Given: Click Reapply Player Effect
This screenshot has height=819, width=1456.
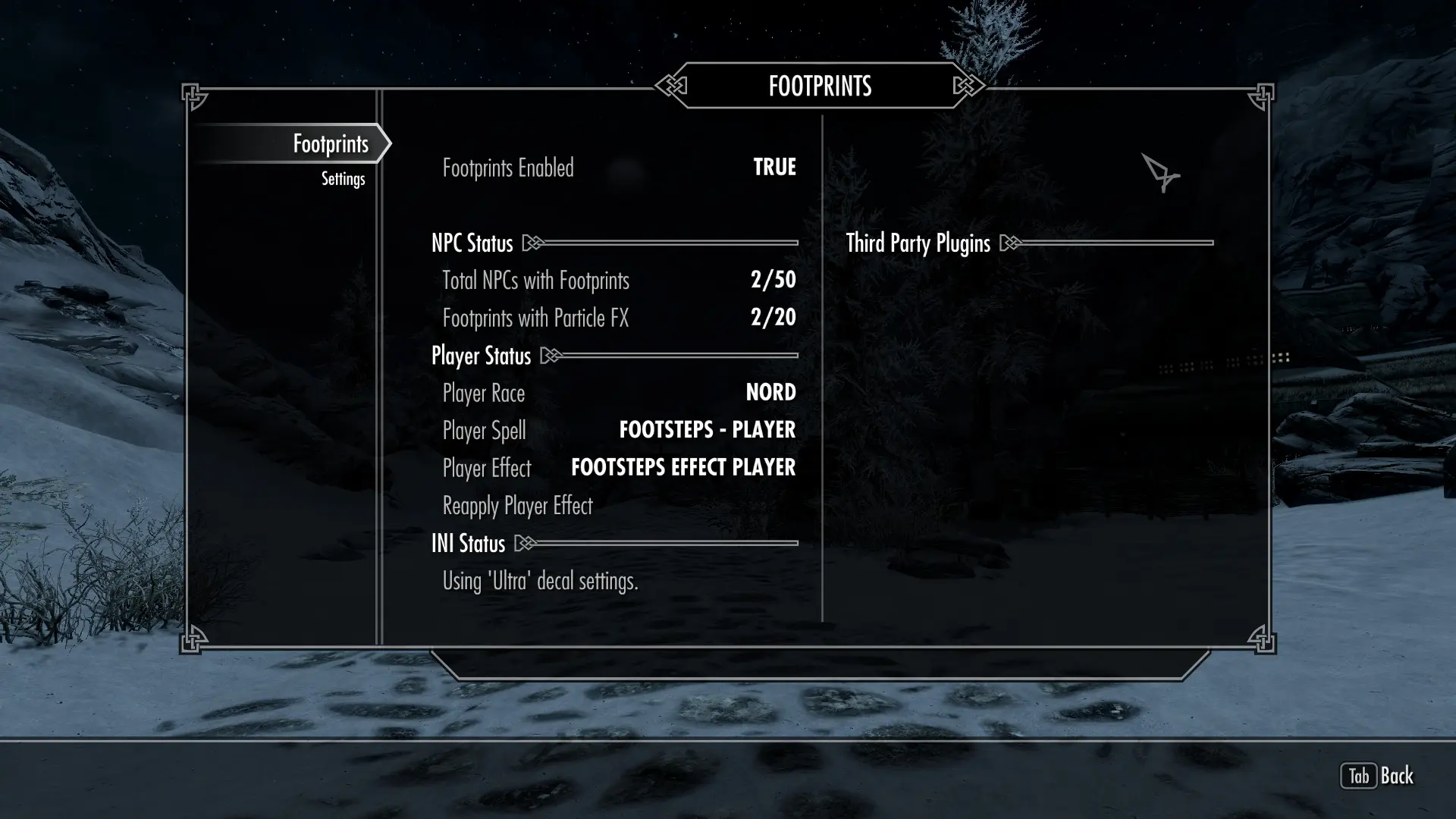Looking at the screenshot, I should (517, 506).
